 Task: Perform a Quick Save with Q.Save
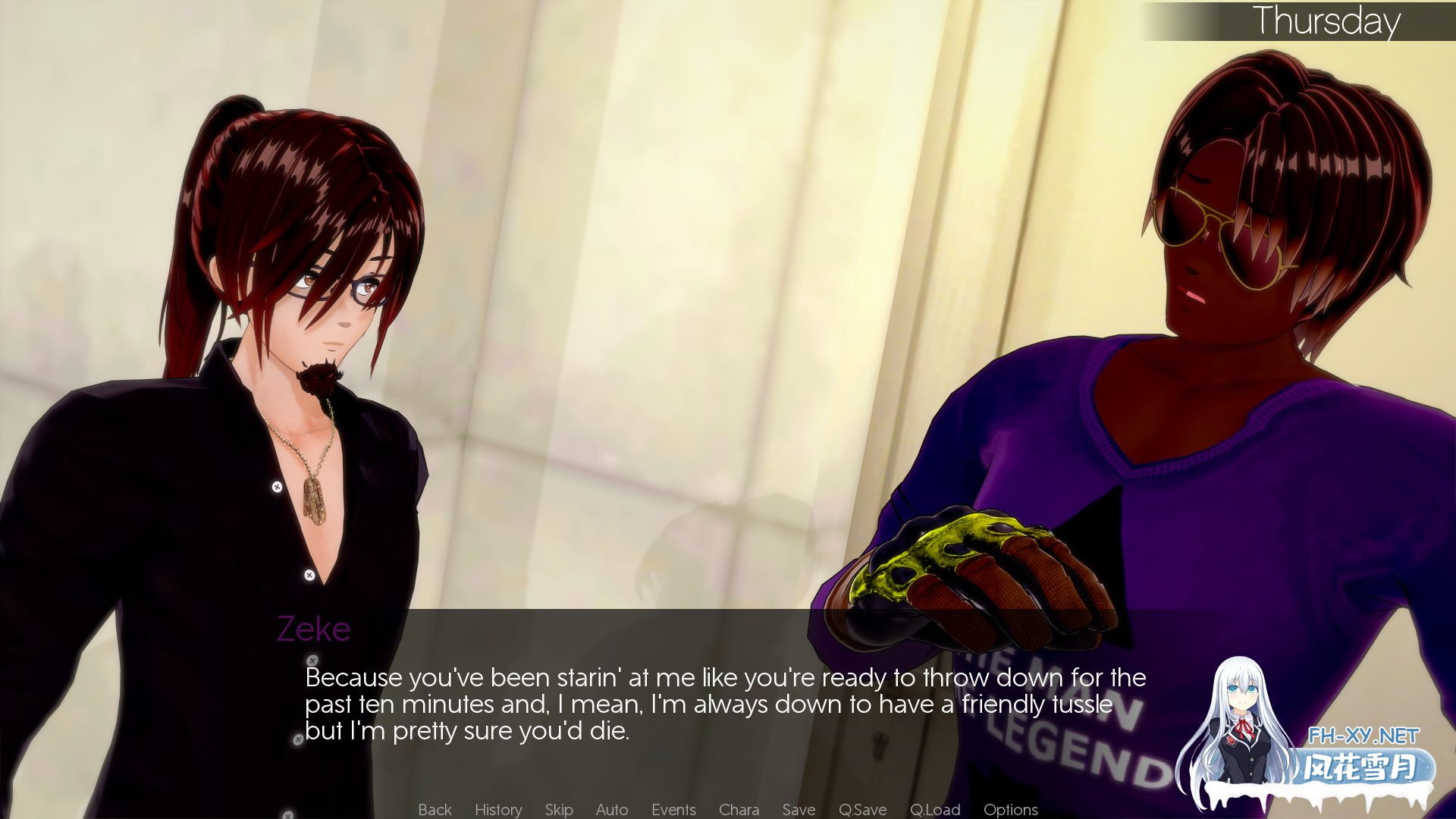click(862, 809)
